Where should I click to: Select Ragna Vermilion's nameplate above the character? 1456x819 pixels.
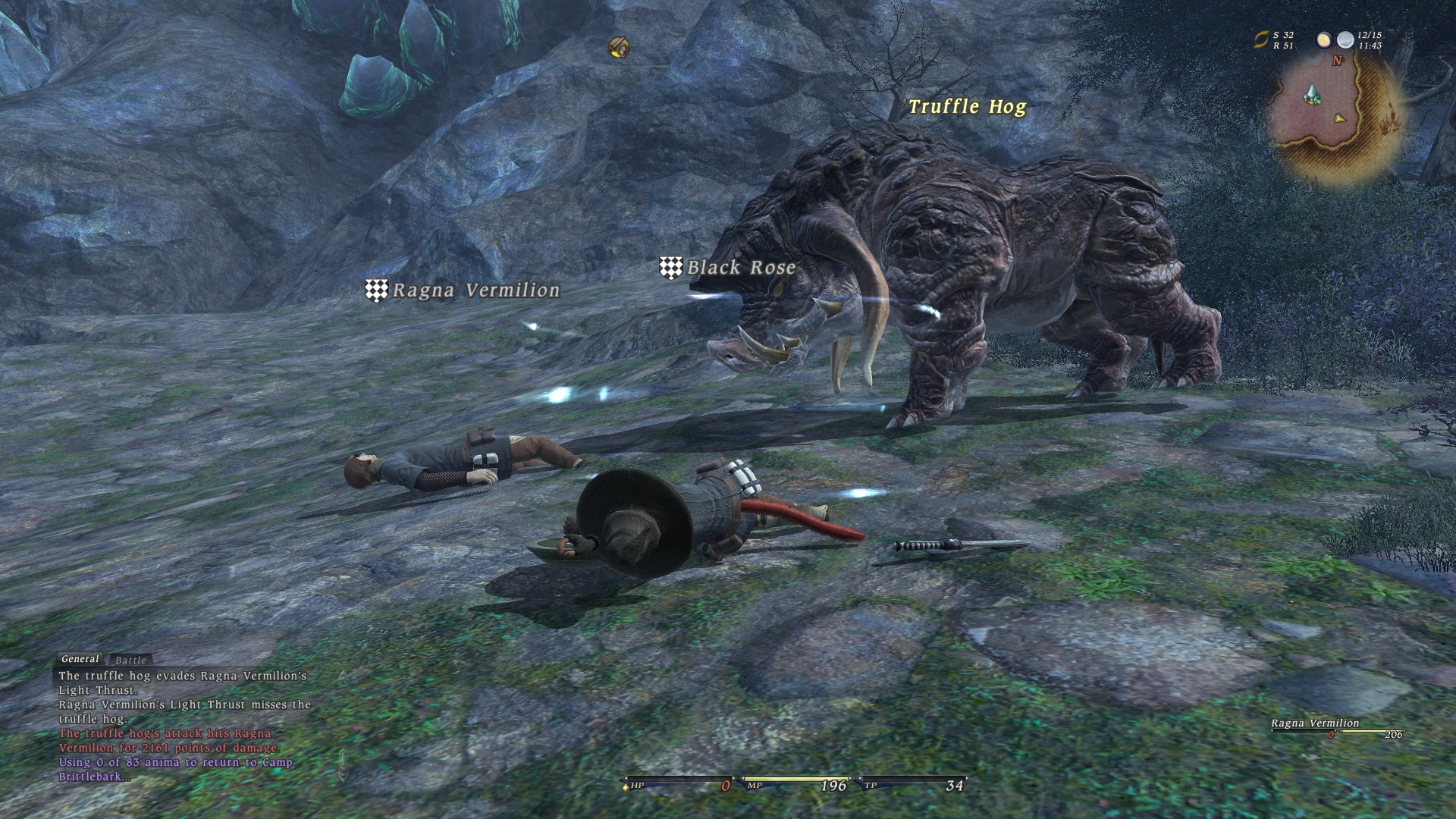coord(475,290)
